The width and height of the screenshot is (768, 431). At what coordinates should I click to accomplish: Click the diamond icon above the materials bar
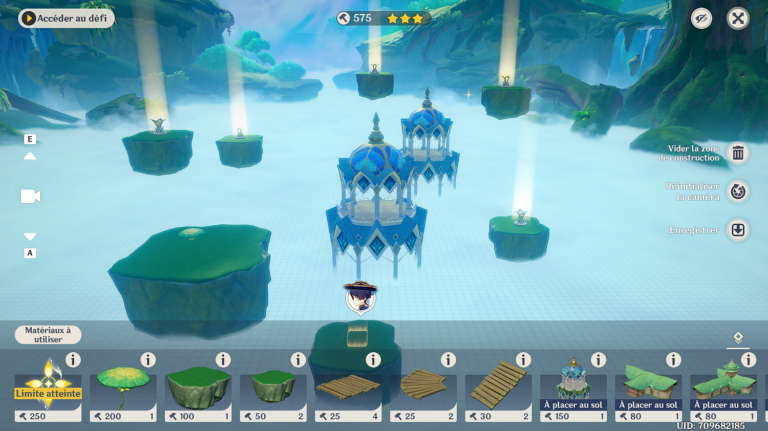(x=738, y=338)
